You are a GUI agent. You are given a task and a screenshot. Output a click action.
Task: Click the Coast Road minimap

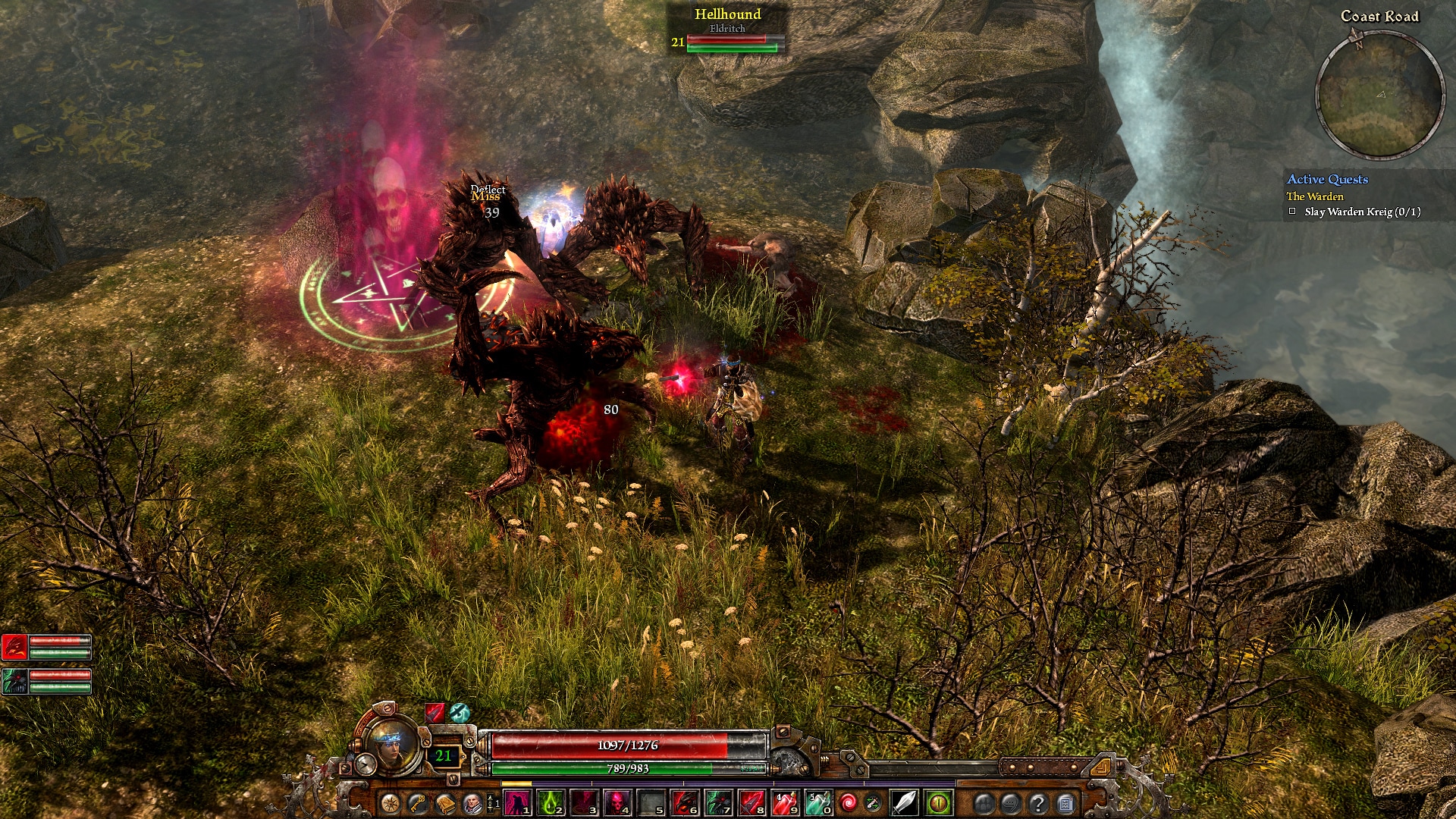[1379, 95]
